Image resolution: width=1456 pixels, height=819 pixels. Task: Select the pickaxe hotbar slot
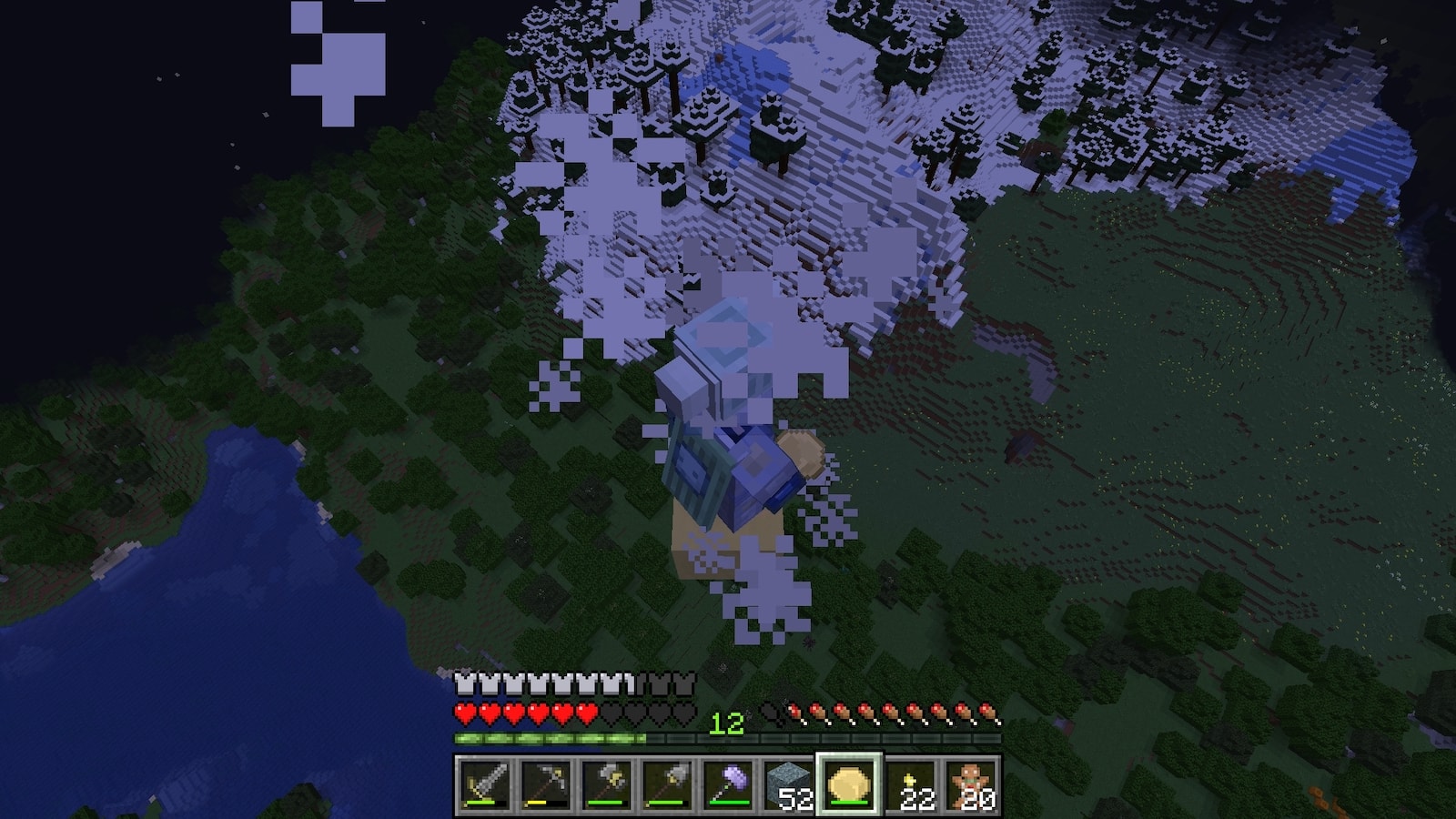(545, 784)
